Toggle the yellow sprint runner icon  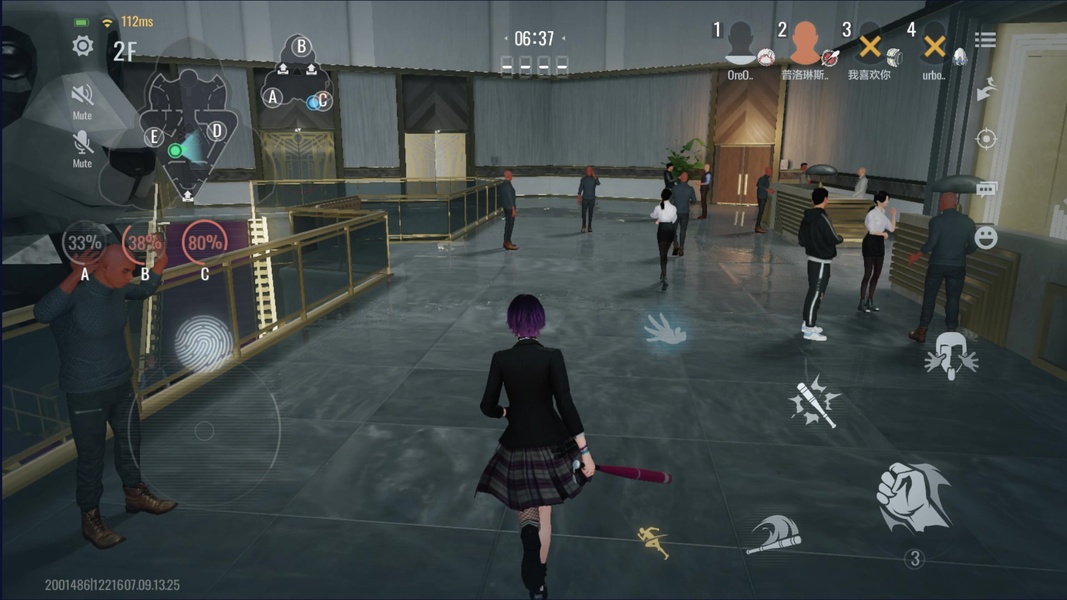[654, 541]
